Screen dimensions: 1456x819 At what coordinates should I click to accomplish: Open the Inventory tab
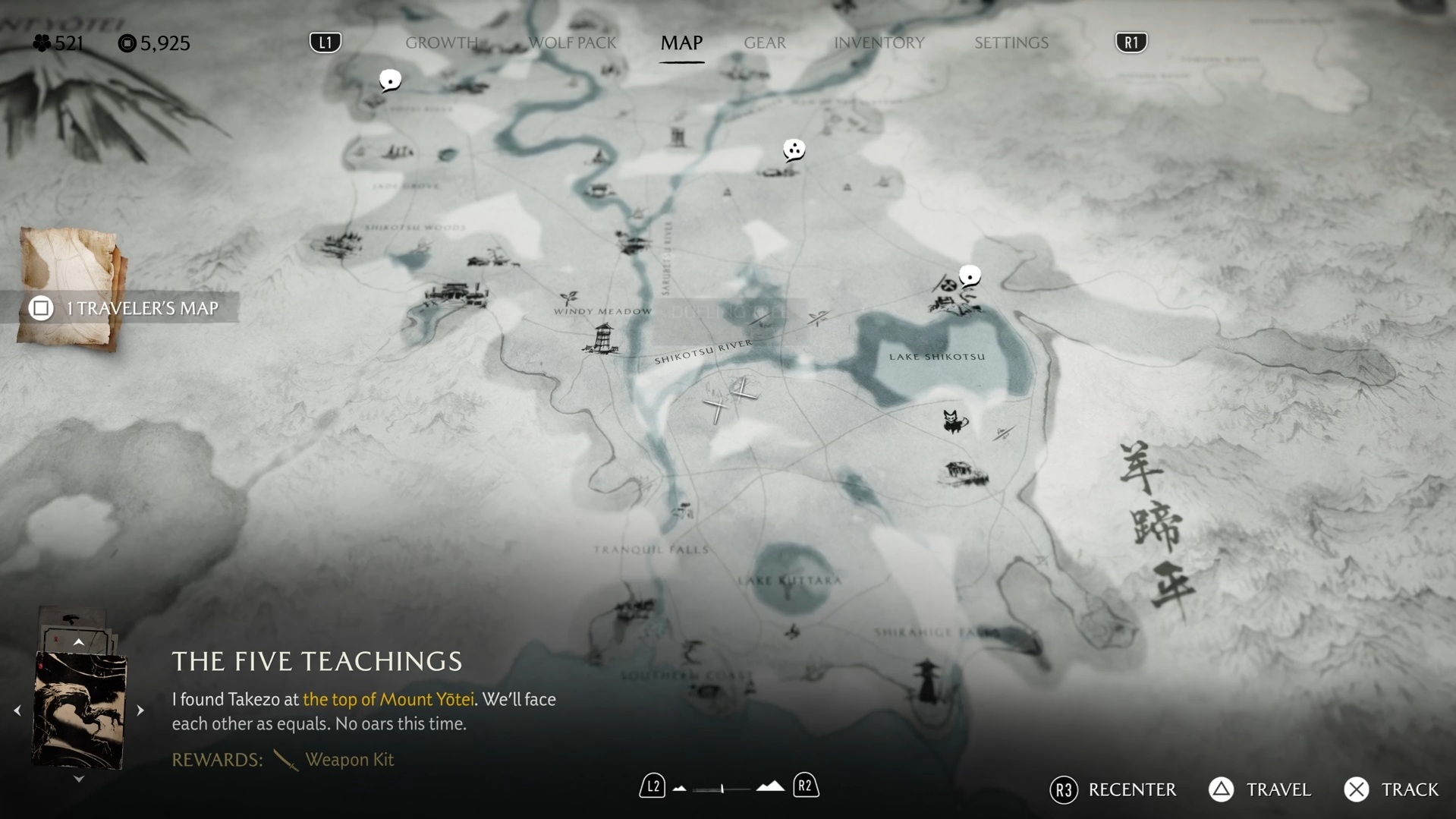(879, 43)
